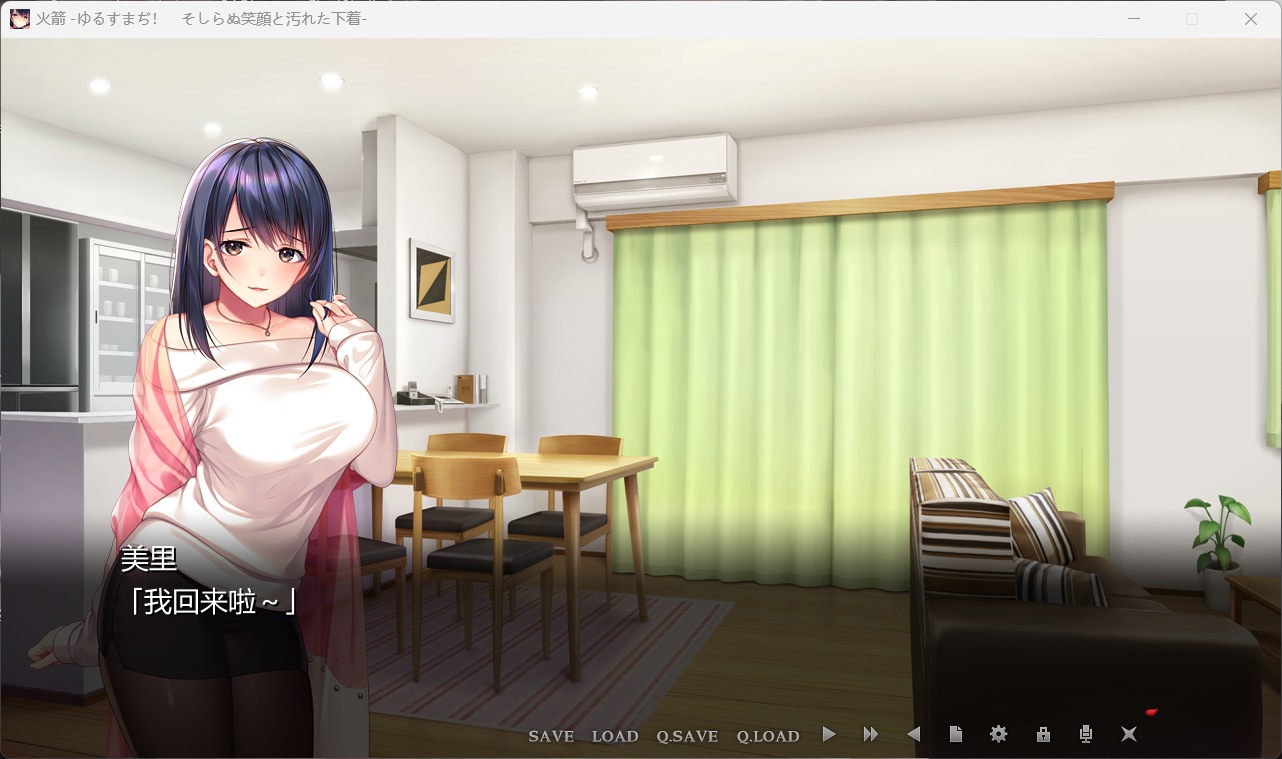Open settings via the gear icon

coord(998,735)
